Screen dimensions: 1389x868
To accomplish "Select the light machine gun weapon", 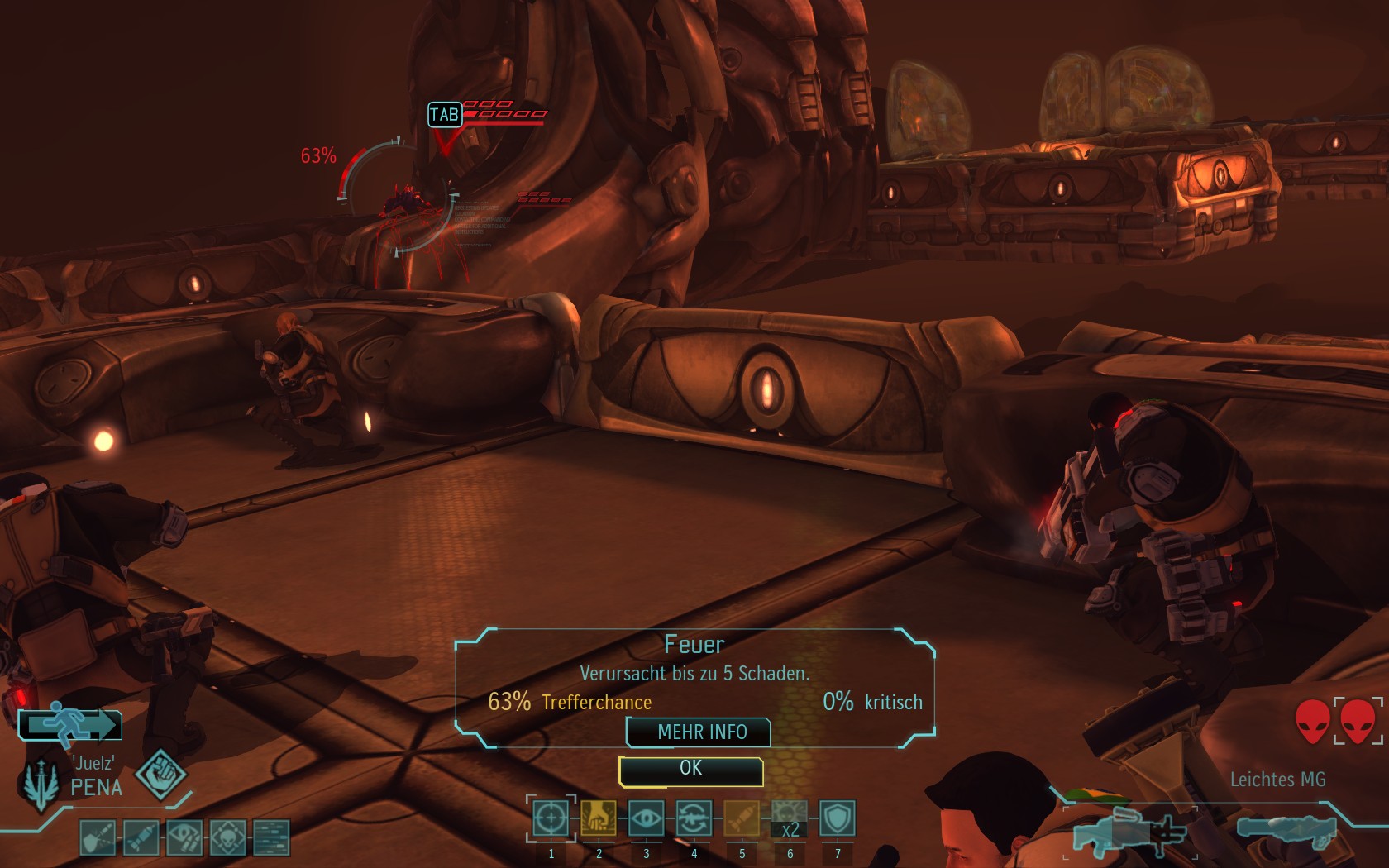I will click(1128, 831).
